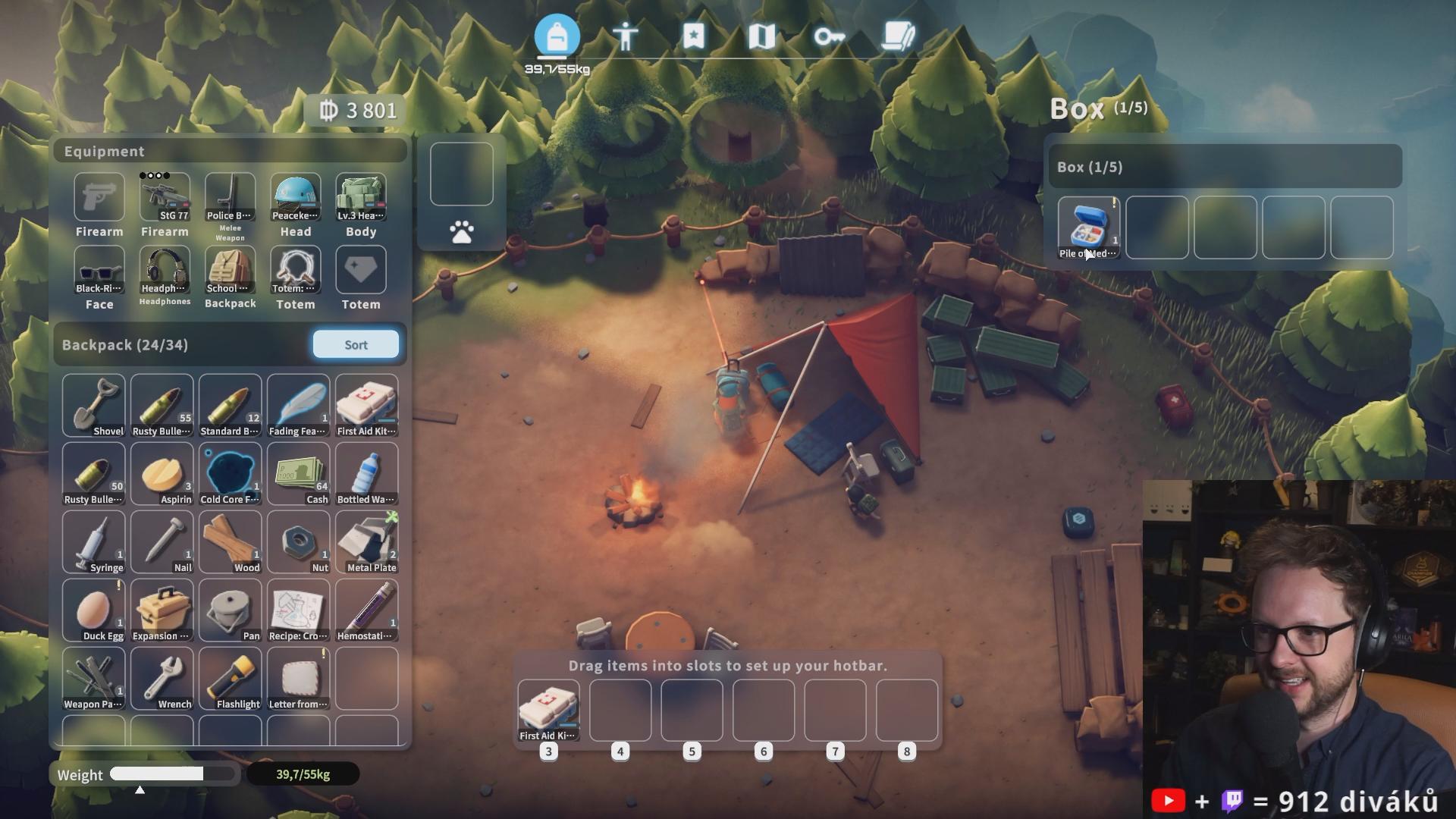This screenshot has height=819, width=1456.
Task: Open the key tab at top
Action: [x=830, y=36]
